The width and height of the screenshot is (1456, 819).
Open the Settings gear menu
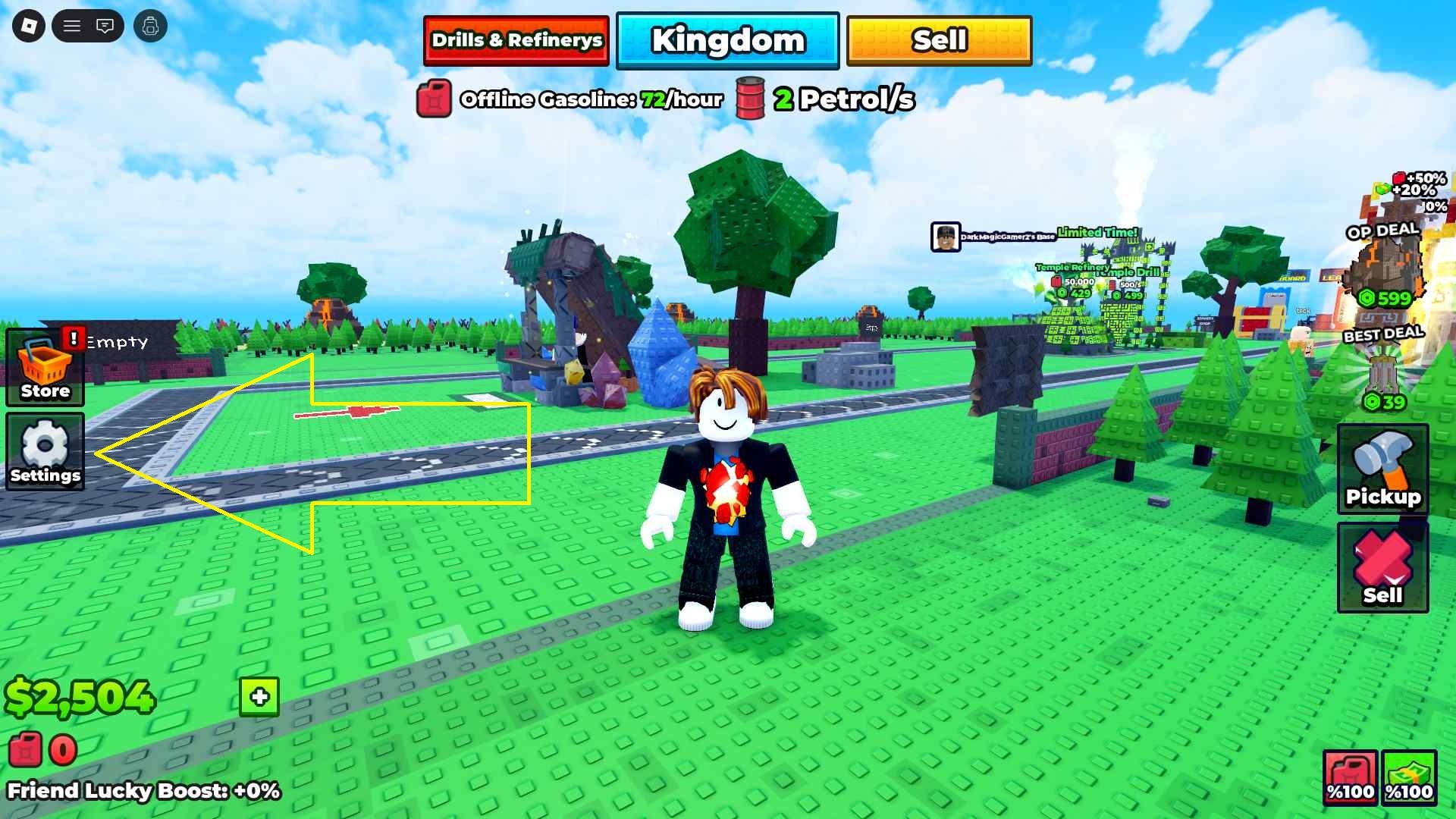[x=45, y=452]
